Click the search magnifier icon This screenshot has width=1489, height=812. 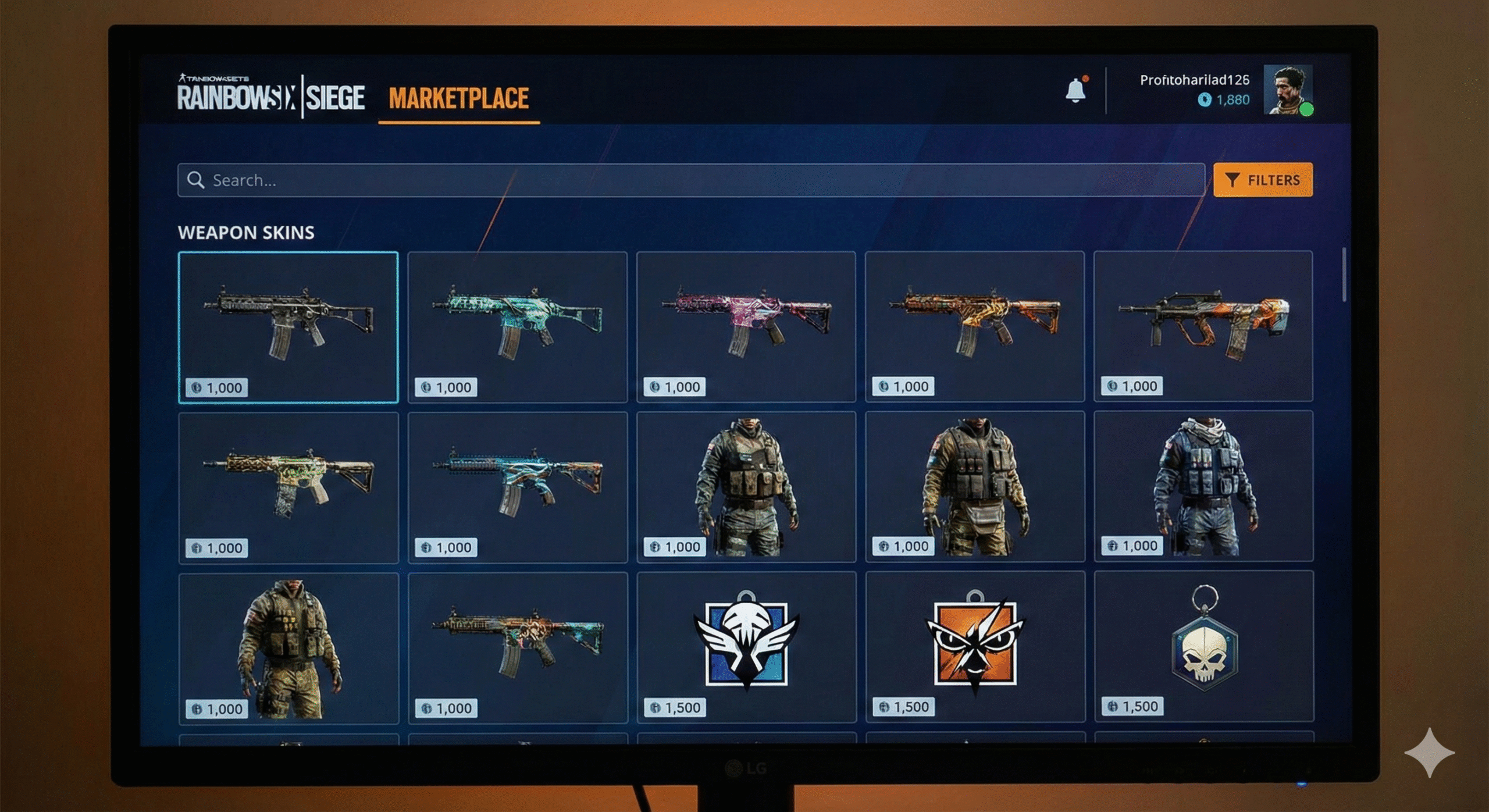[195, 180]
